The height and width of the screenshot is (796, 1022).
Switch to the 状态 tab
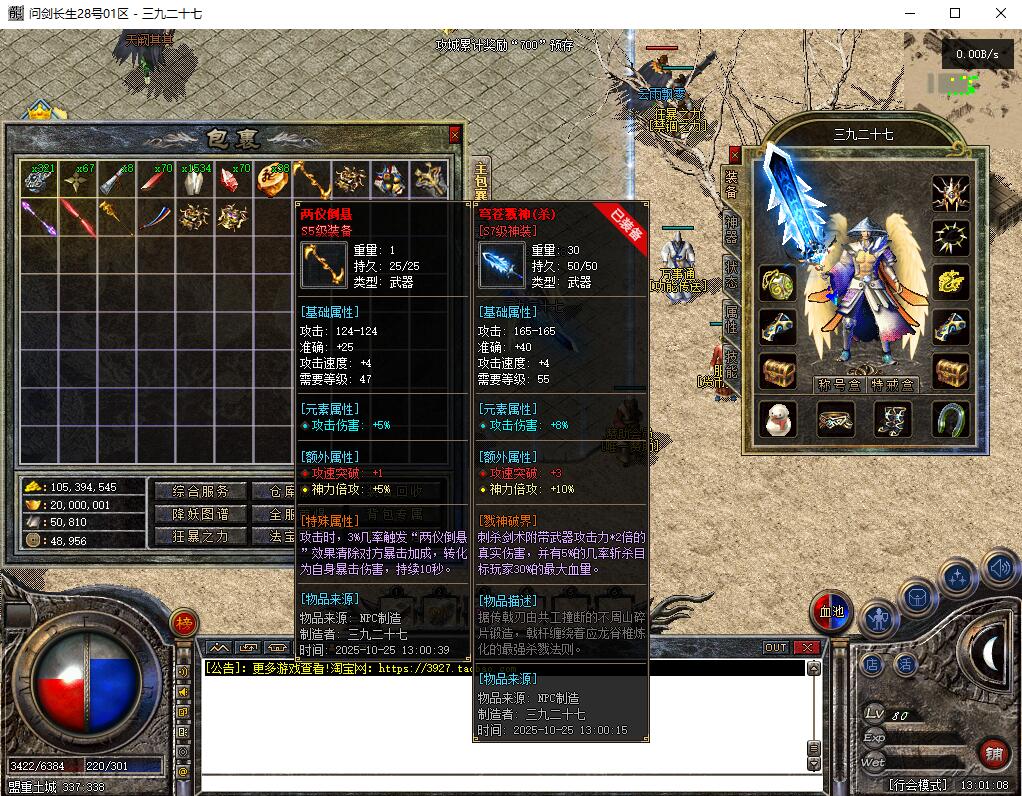(x=731, y=274)
